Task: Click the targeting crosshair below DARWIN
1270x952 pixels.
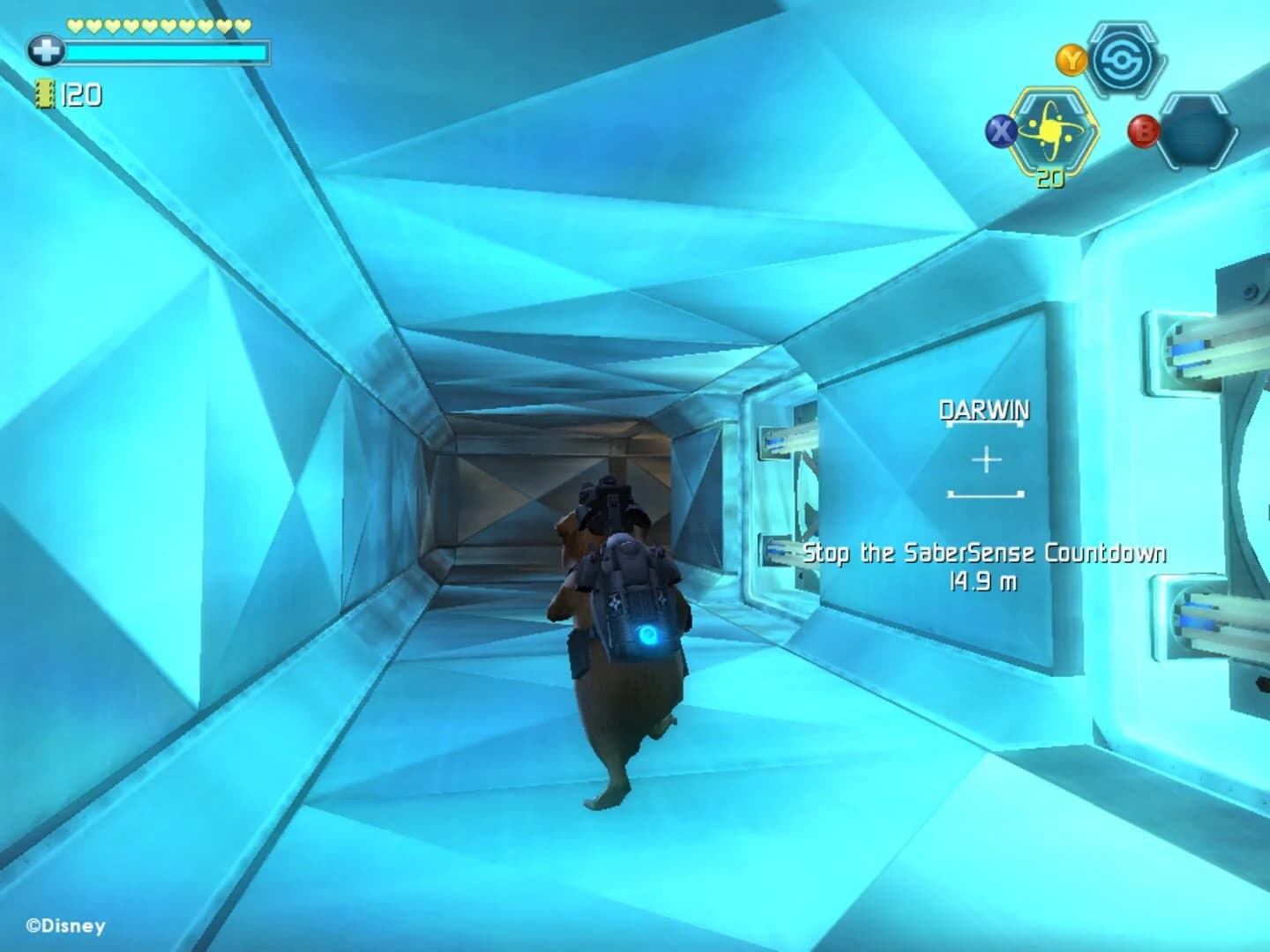Action: 985,459
